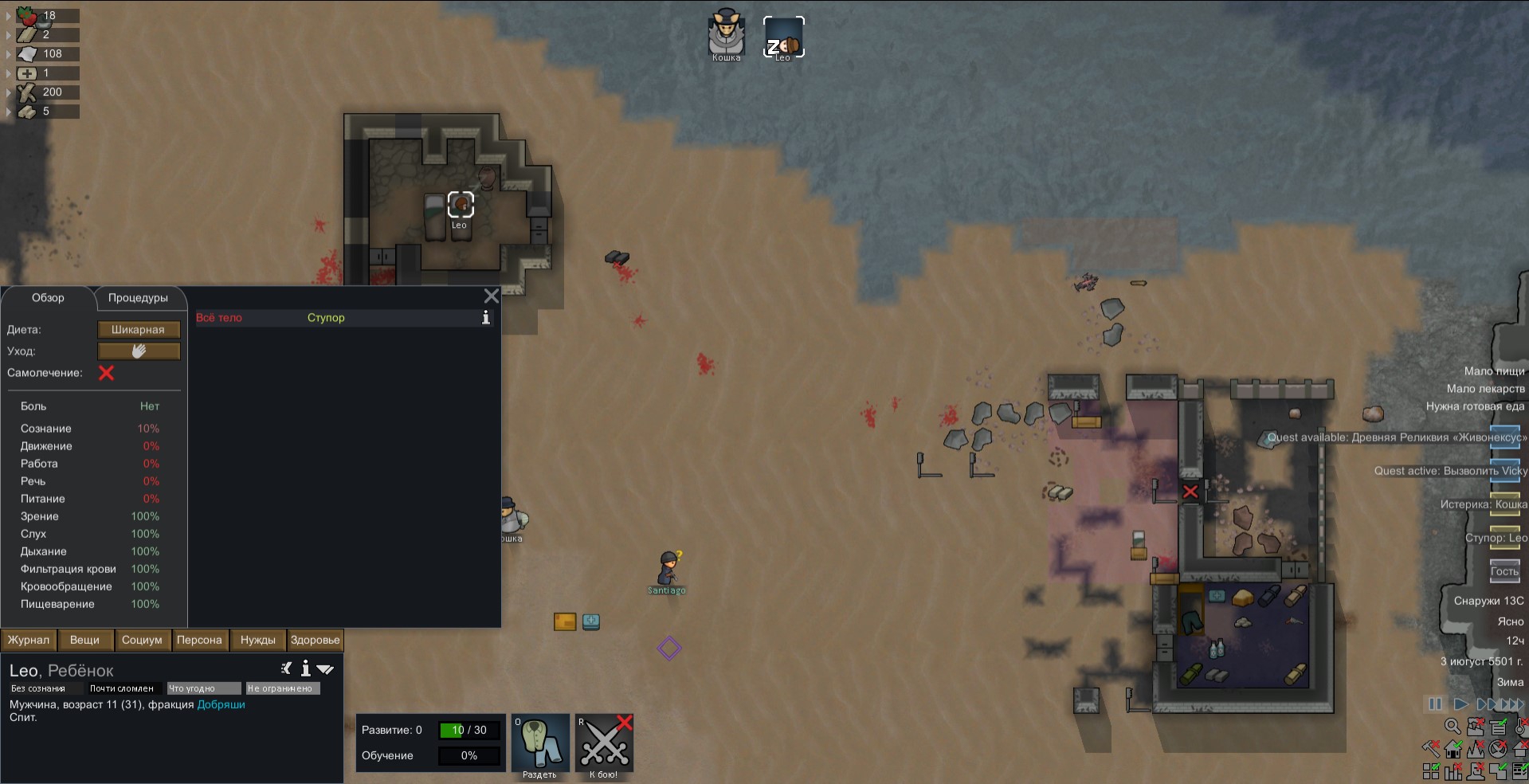Switch to the Социум tab
This screenshot has height=784, width=1529.
point(142,640)
